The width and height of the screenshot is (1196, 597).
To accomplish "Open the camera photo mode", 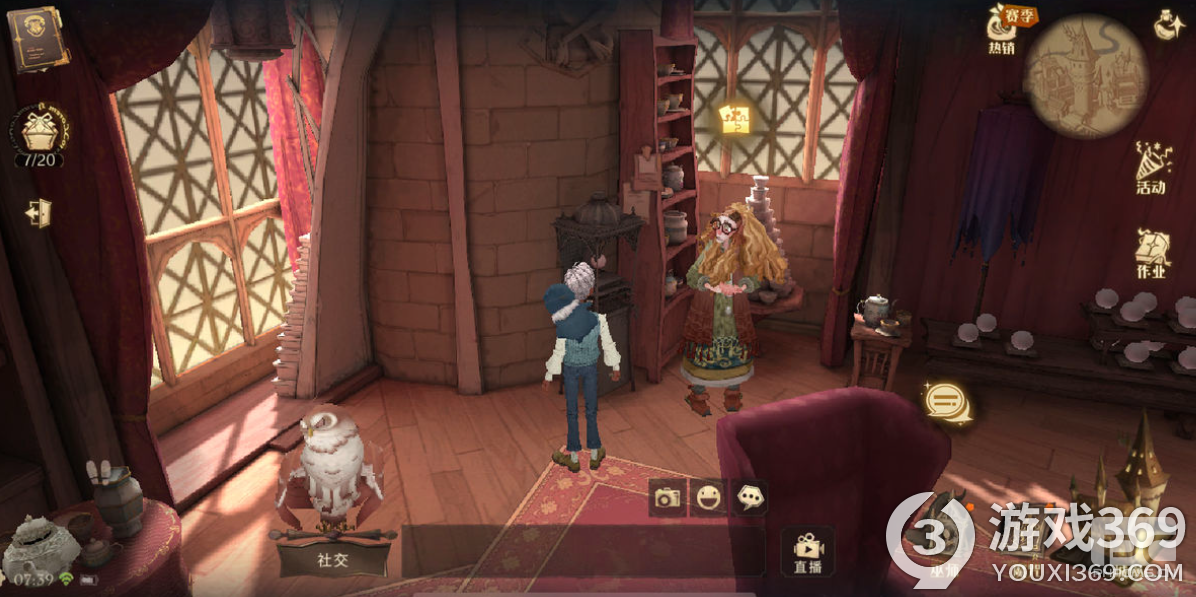I will coord(667,496).
